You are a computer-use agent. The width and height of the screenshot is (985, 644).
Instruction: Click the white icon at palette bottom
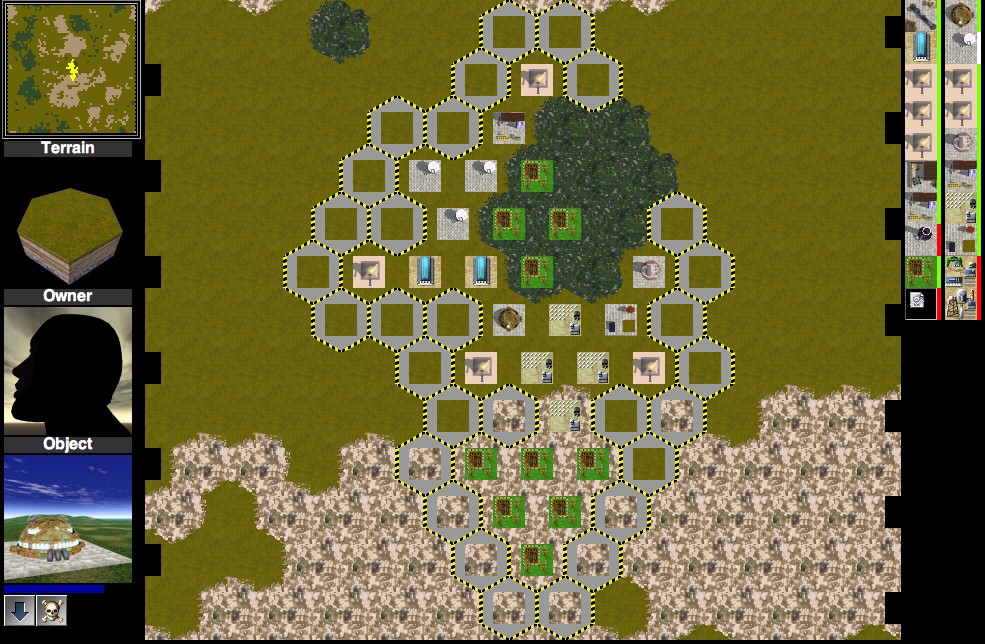tap(917, 301)
